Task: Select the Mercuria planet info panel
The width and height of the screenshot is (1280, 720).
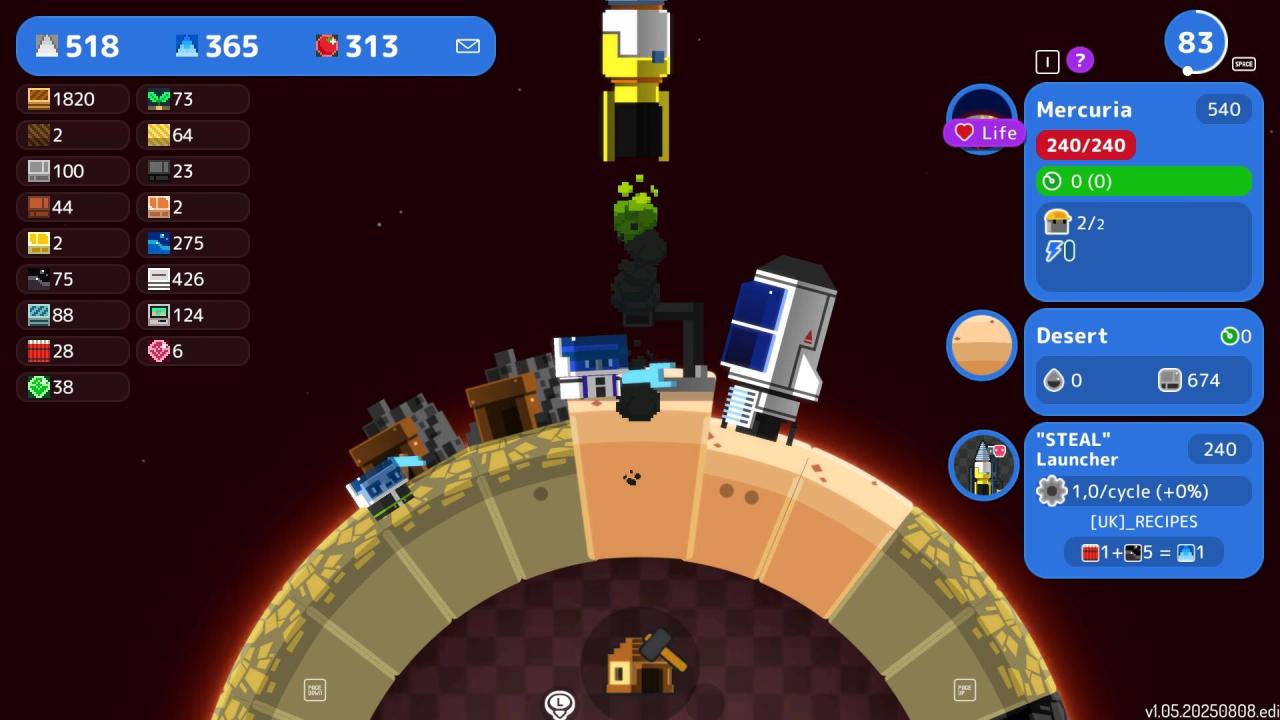Action: [1143, 190]
